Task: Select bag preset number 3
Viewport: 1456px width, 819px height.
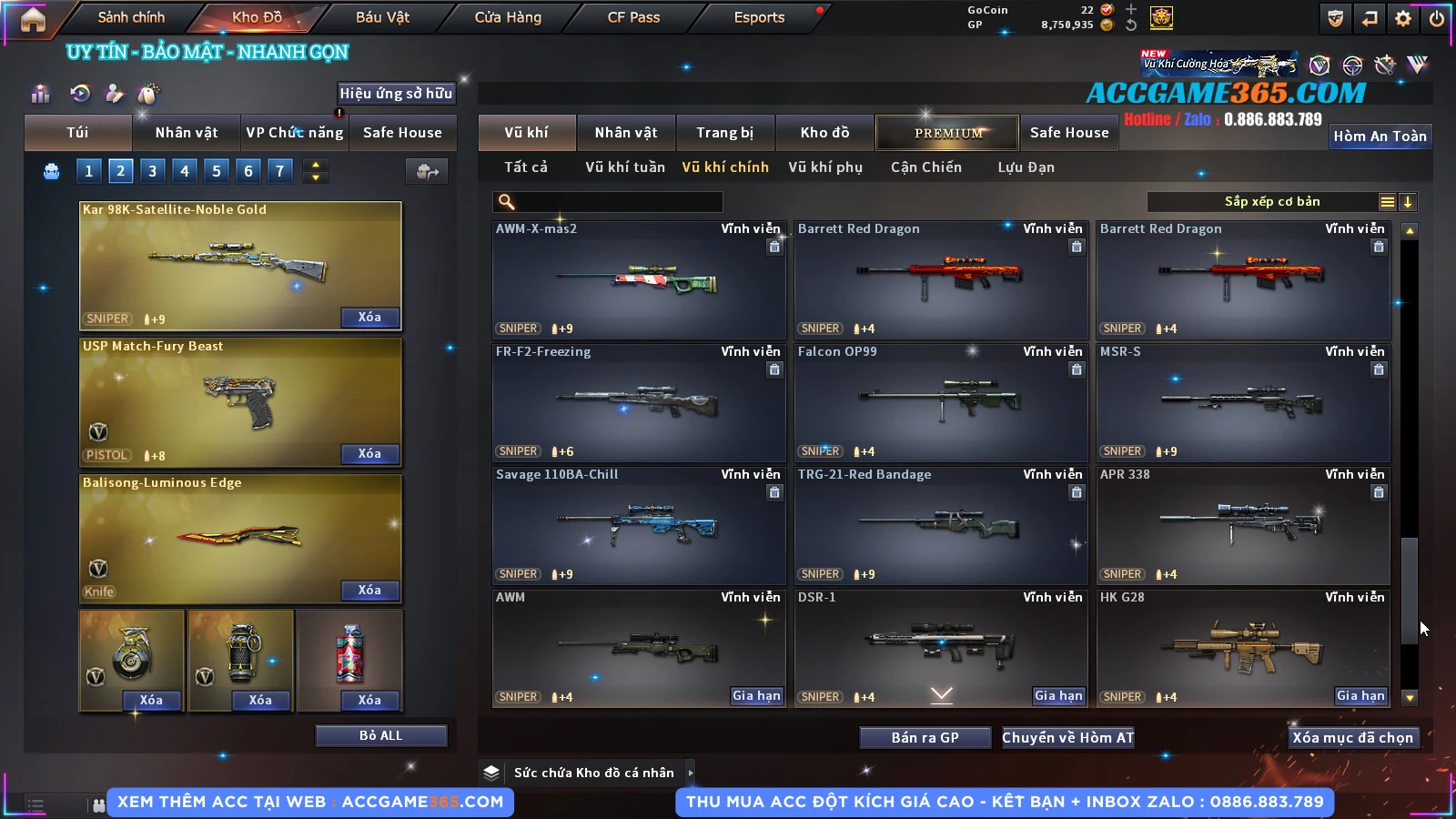Action: (x=153, y=170)
